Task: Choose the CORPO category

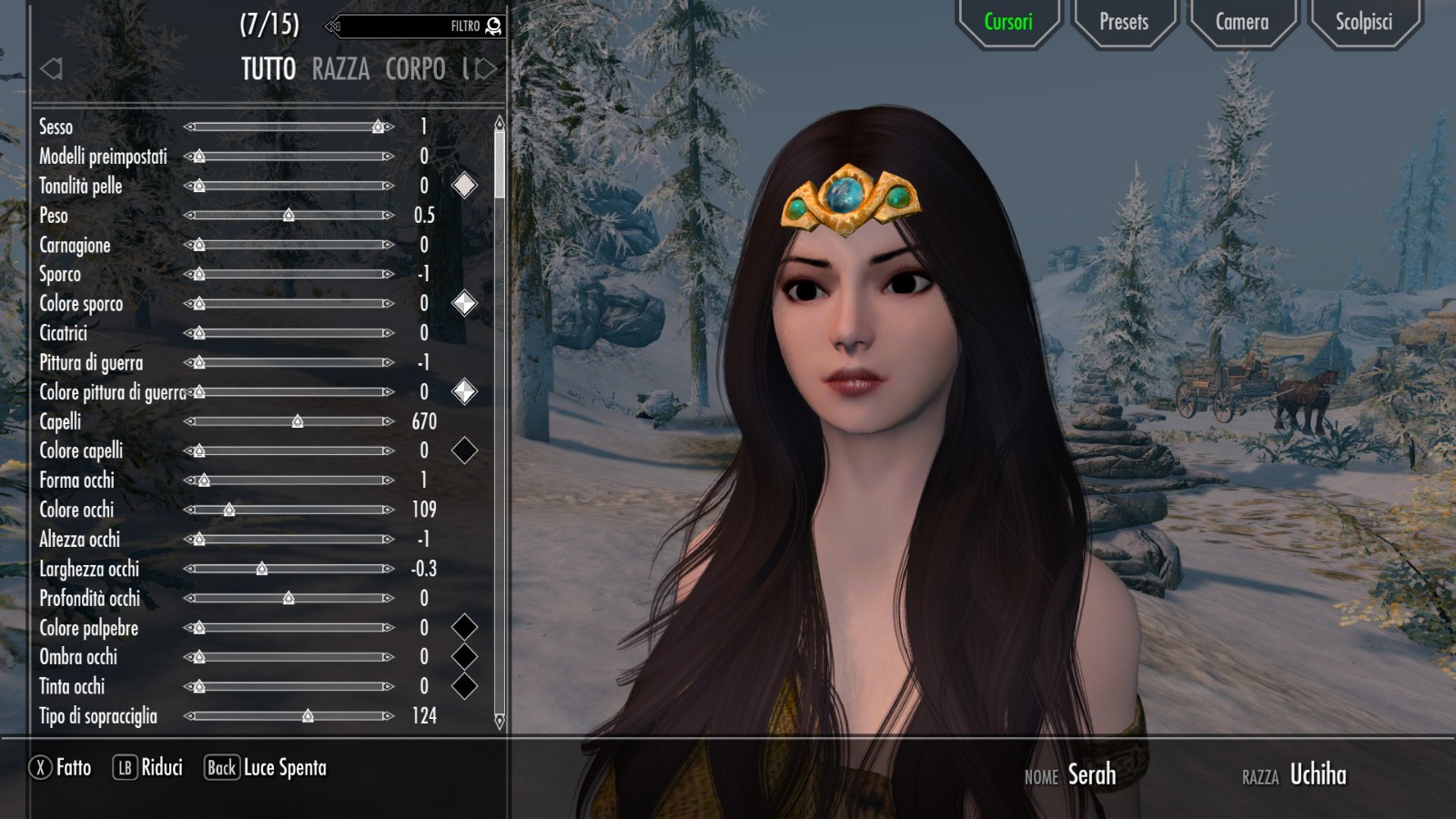Action: [415, 69]
